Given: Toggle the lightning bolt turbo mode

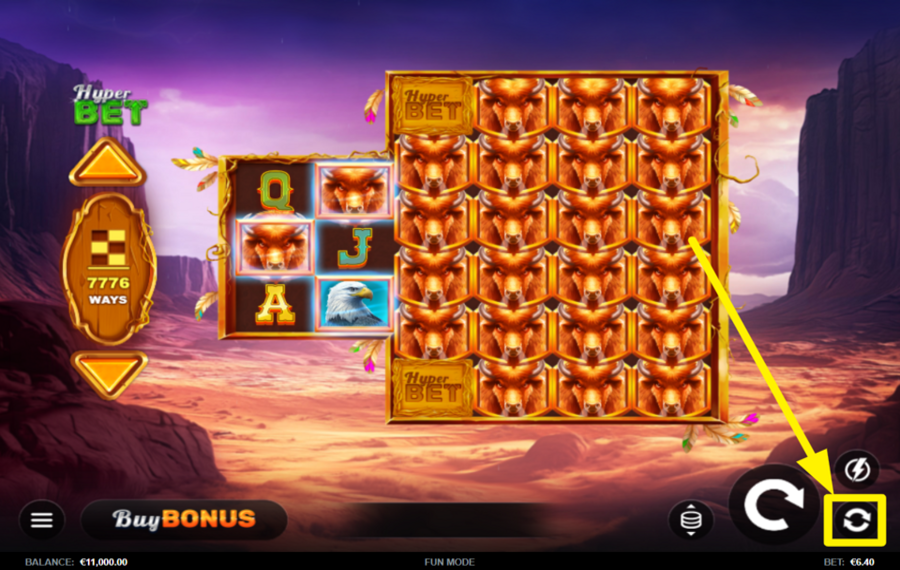Looking at the screenshot, I should [x=857, y=468].
